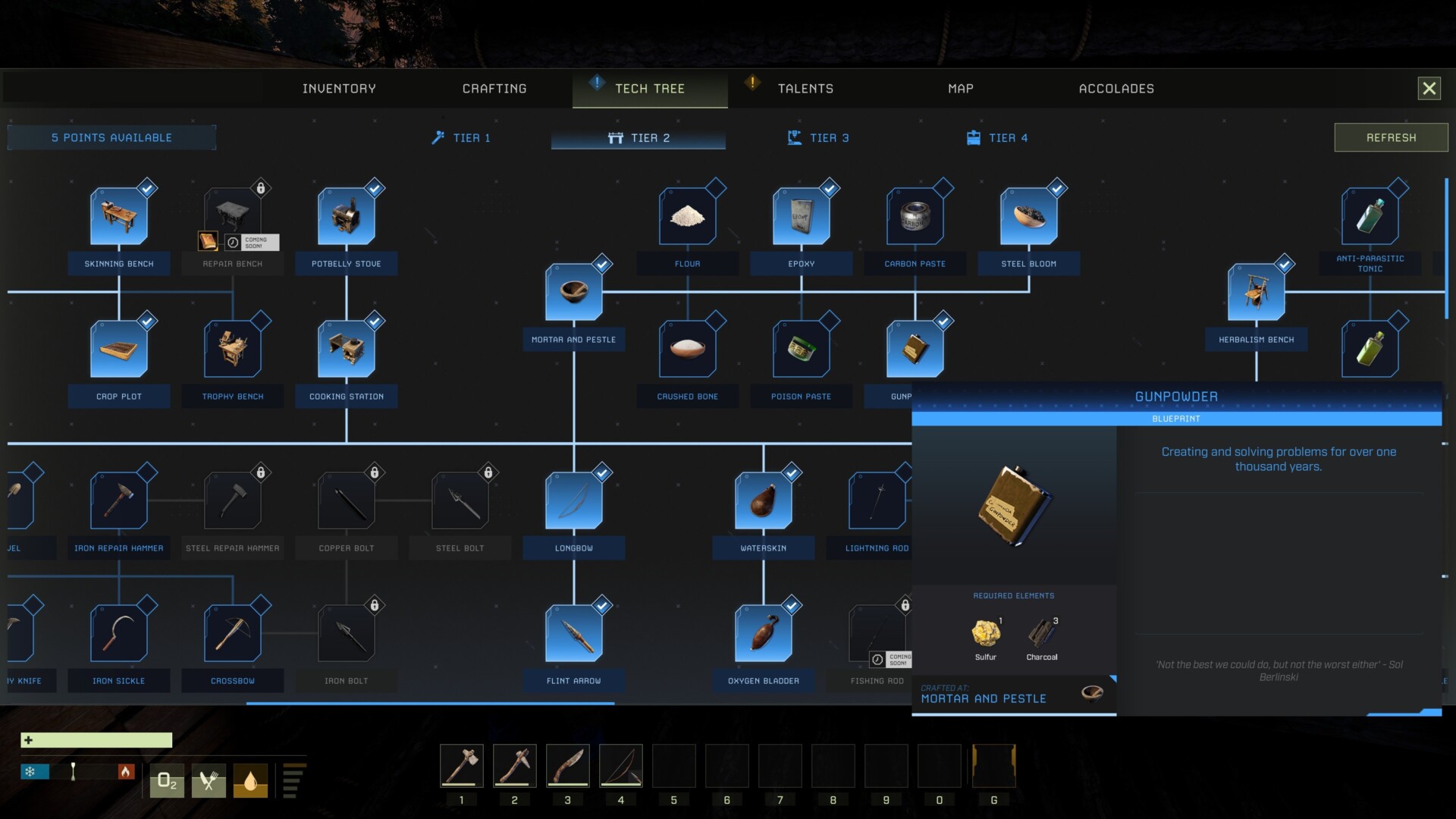Open the Anti-Parasitic Tonic node
This screenshot has height=819, width=1456.
click(1371, 215)
